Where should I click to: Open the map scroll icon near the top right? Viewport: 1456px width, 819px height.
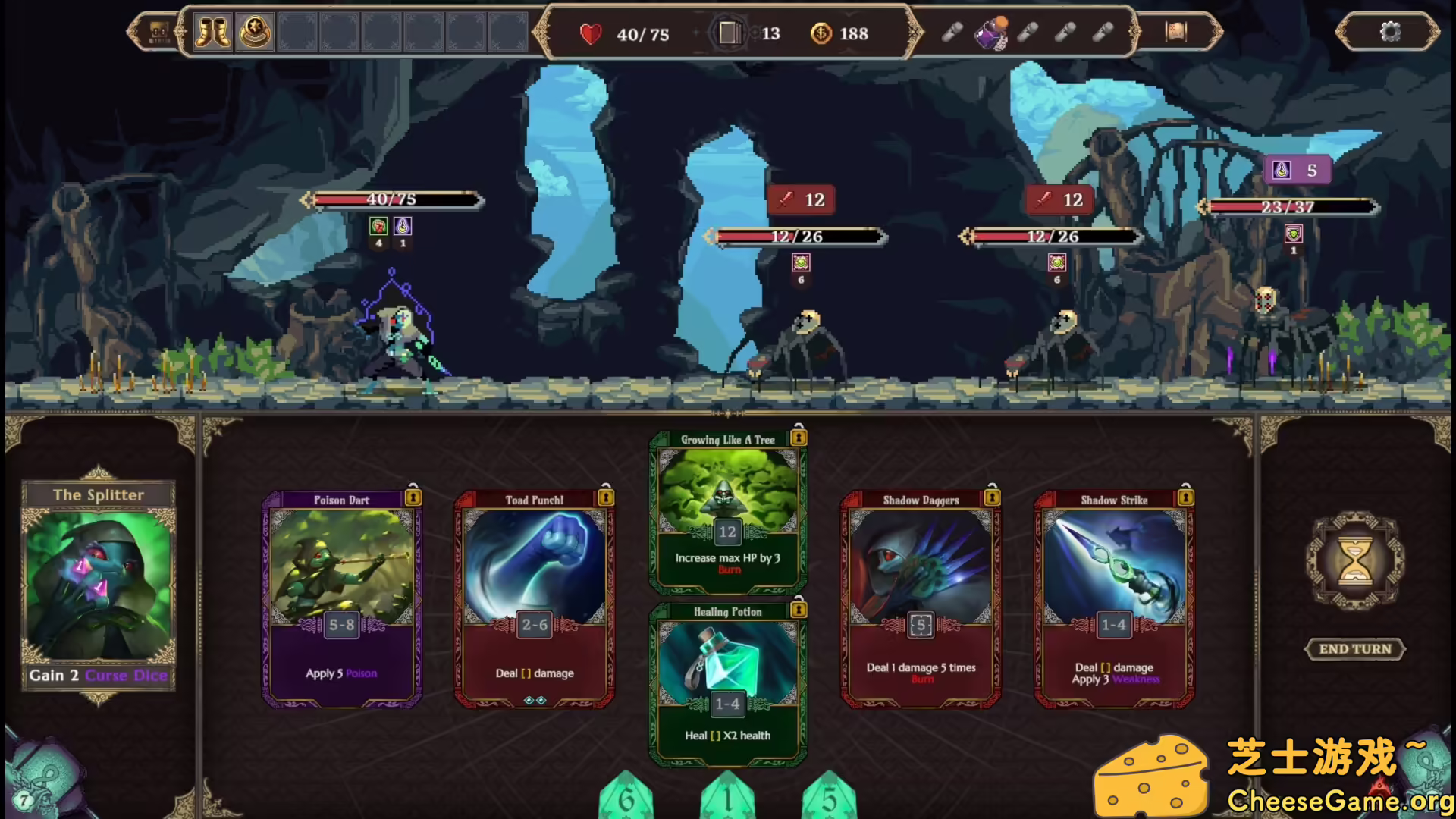pyautogui.click(x=1175, y=33)
